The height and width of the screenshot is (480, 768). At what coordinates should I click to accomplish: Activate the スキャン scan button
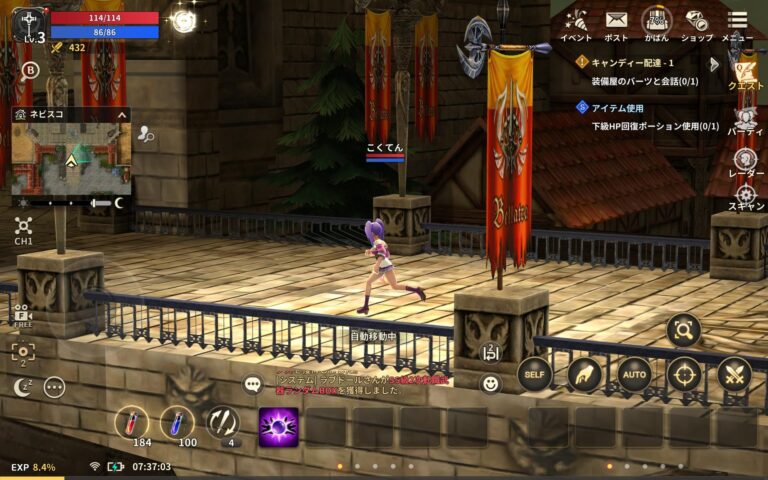click(745, 197)
